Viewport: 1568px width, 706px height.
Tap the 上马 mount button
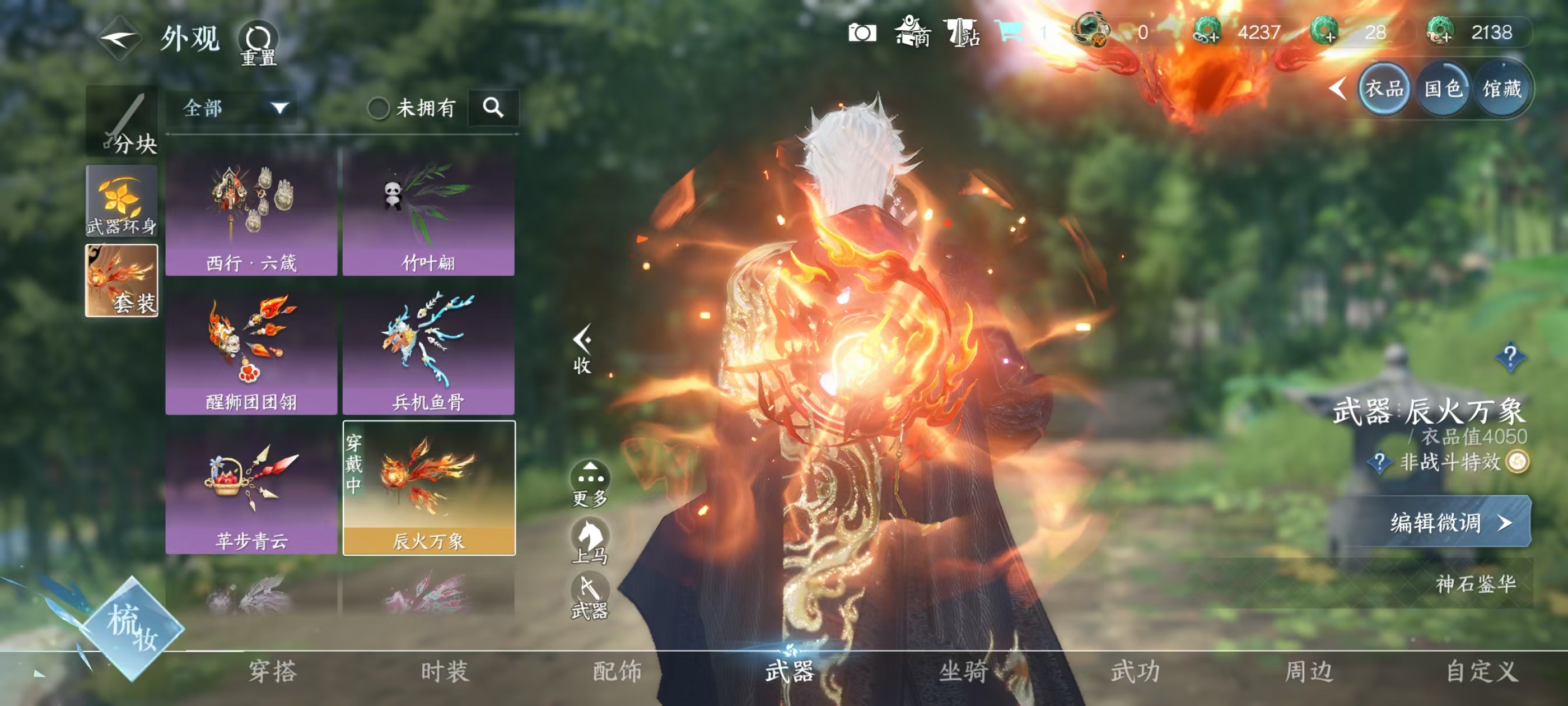point(590,541)
